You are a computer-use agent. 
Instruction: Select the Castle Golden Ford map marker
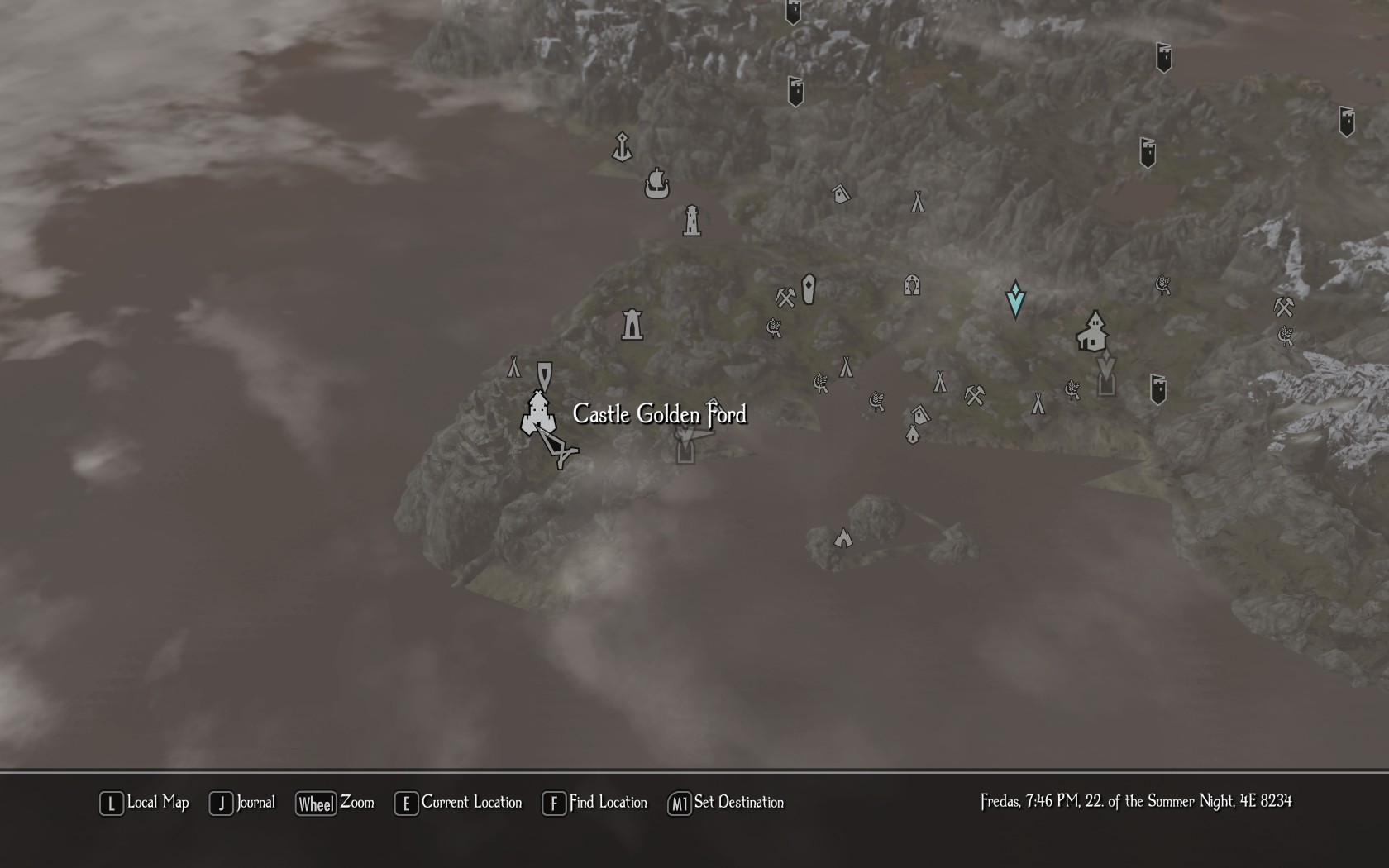[537, 413]
